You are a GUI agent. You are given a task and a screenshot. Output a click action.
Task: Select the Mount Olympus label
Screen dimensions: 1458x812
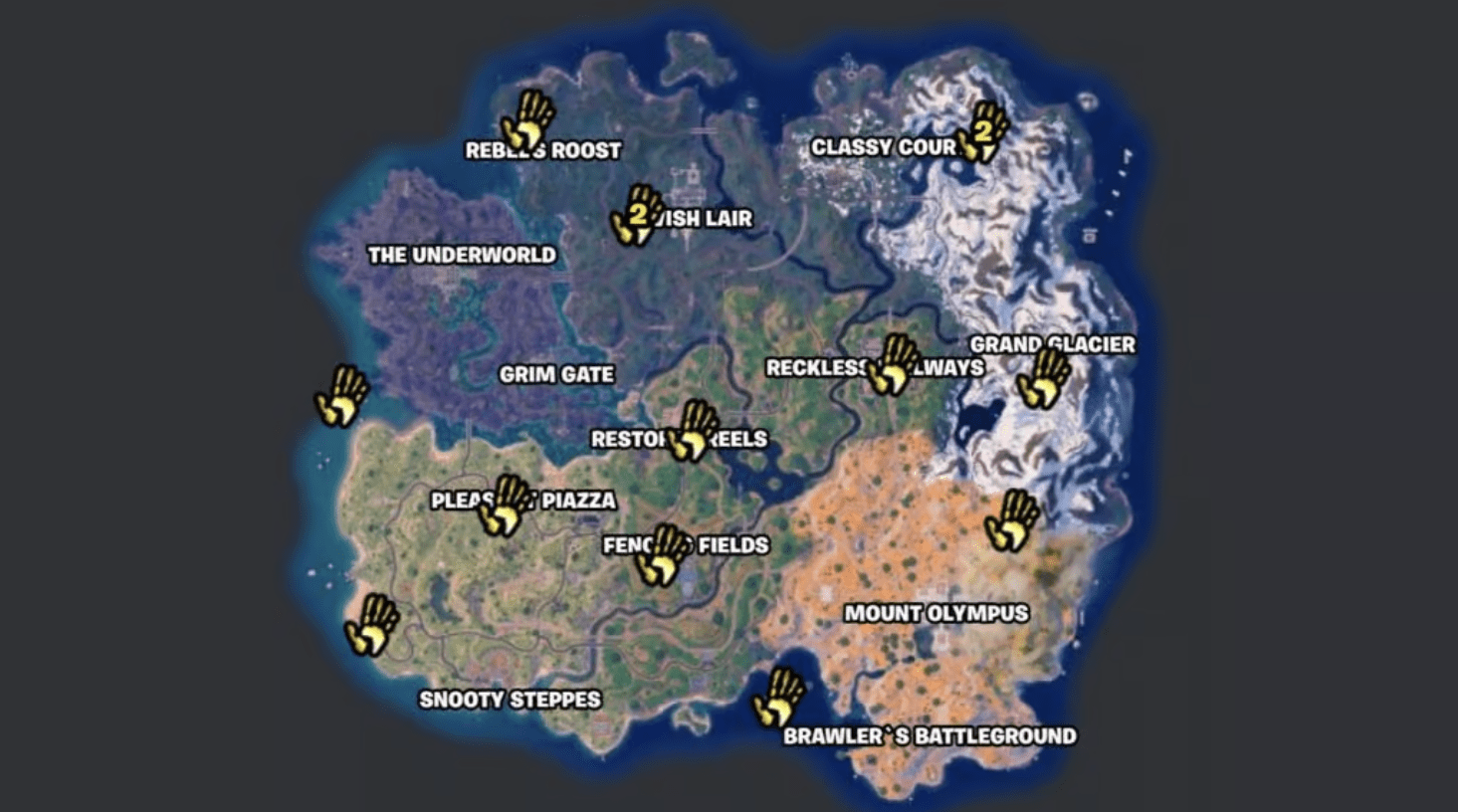pyautogui.click(x=939, y=614)
